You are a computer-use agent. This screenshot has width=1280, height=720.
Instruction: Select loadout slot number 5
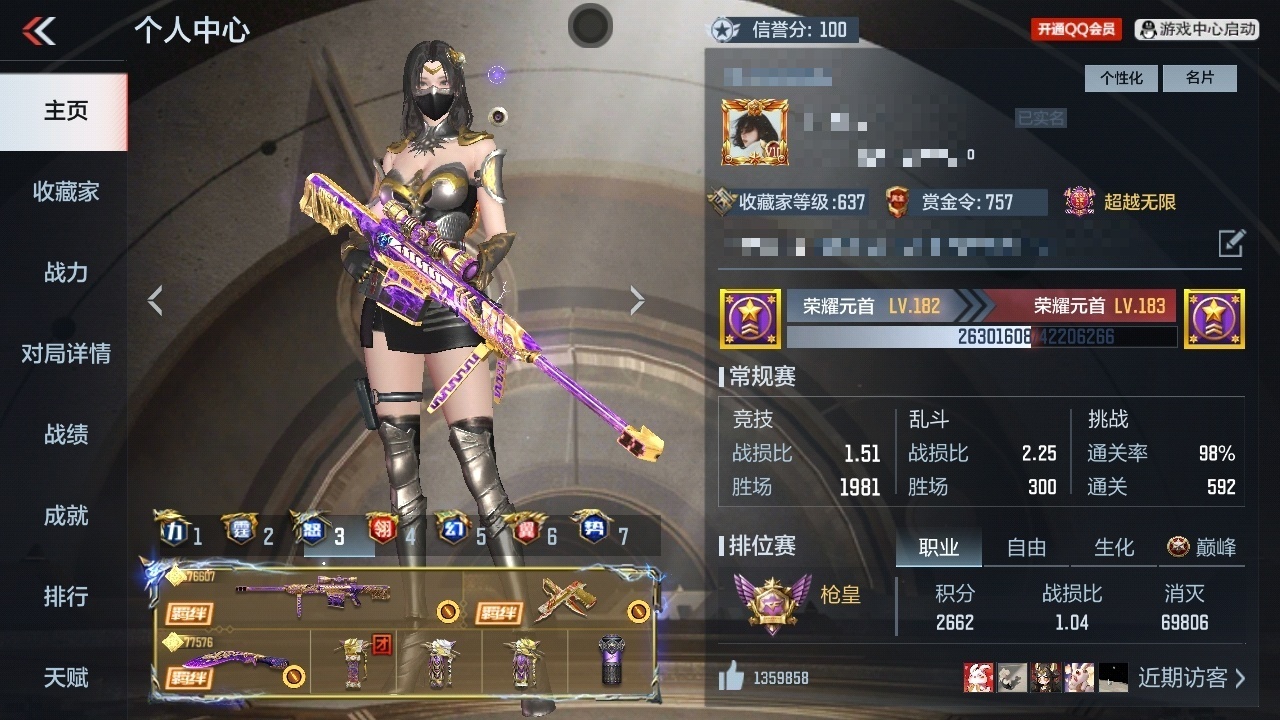coord(468,535)
